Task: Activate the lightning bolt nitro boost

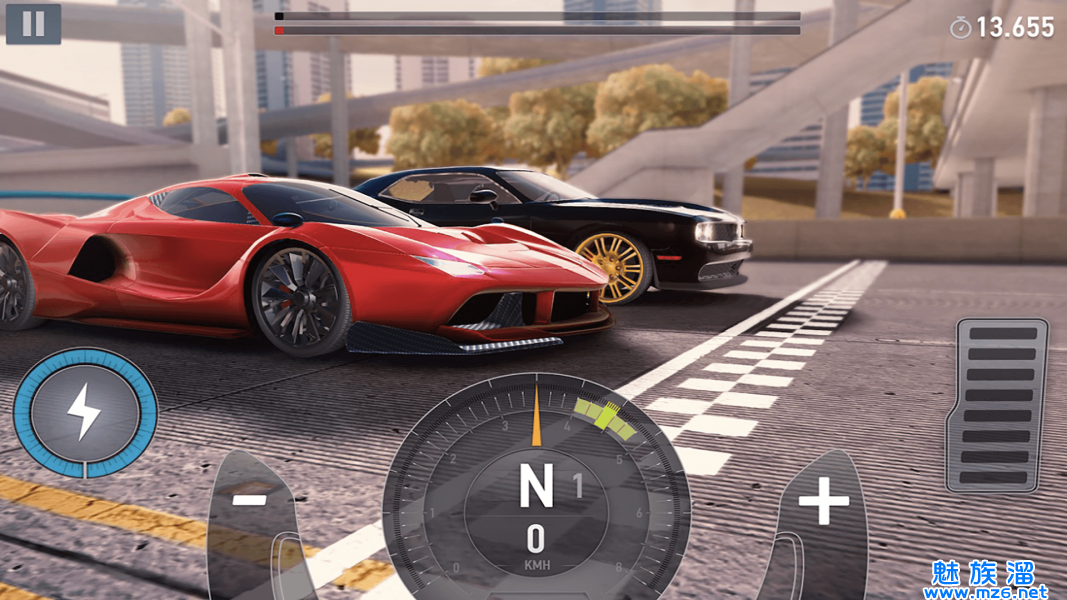Action: point(85,411)
